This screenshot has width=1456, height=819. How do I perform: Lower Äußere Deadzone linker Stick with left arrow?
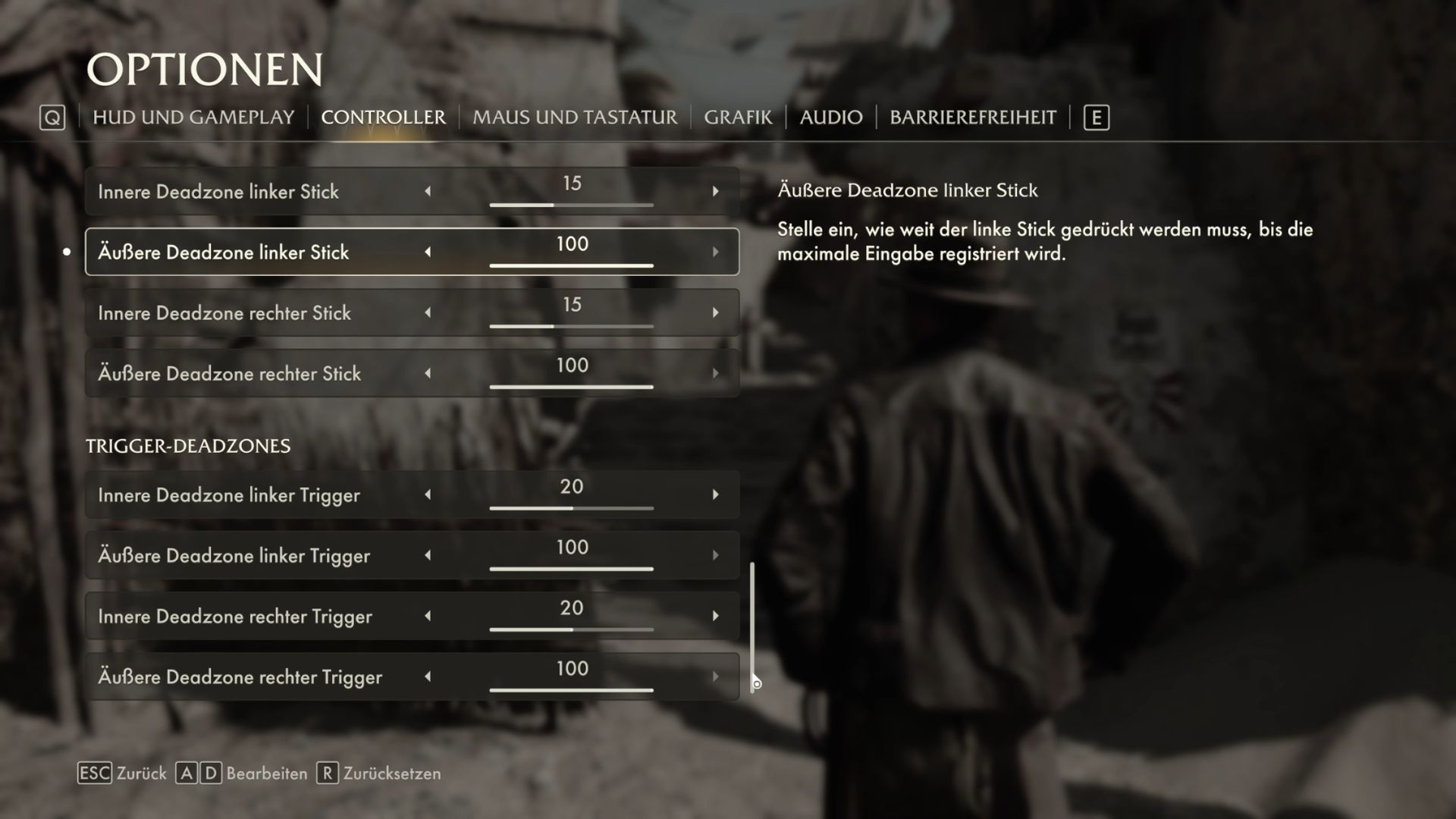pyautogui.click(x=428, y=253)
